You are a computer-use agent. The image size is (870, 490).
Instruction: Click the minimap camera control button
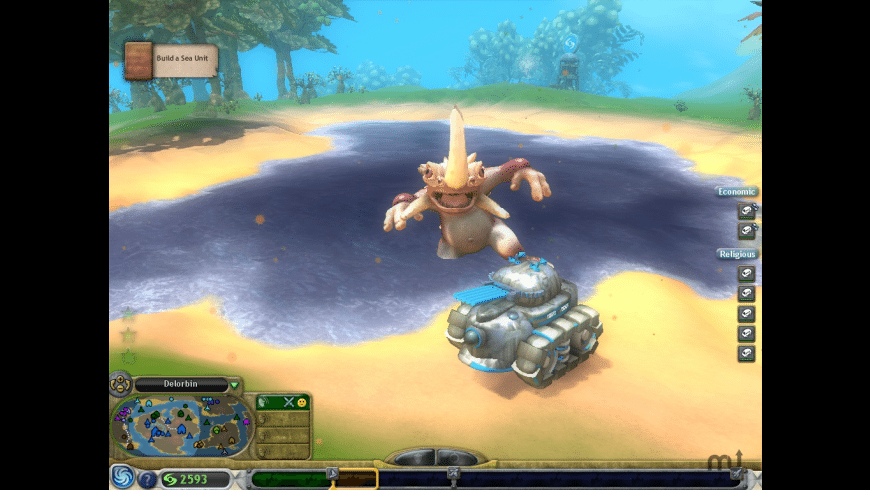(x=120, y=383)
